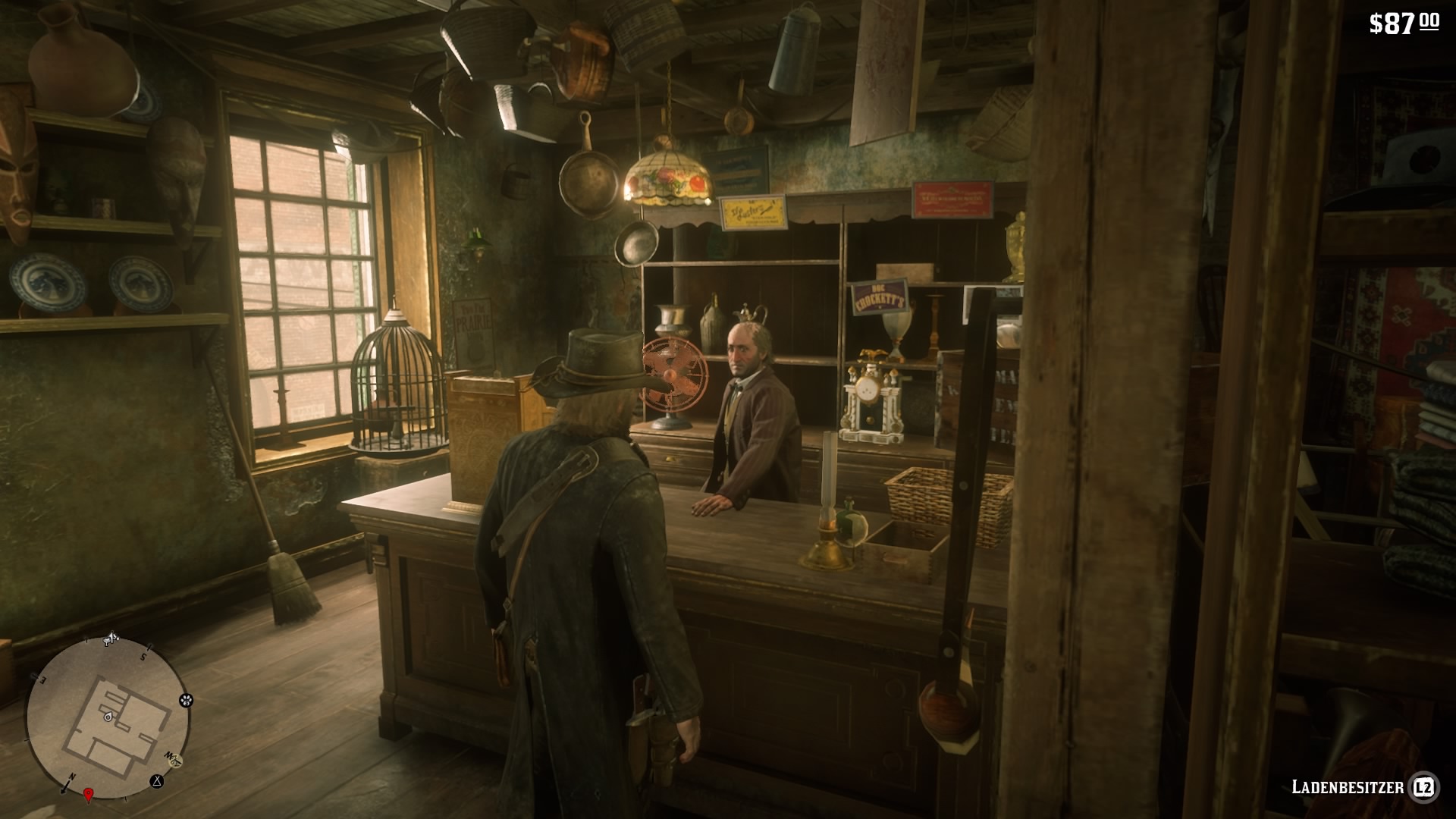Click the paw print trapper marker
This screenshot has height=819, width=1456.
(186, 701)
